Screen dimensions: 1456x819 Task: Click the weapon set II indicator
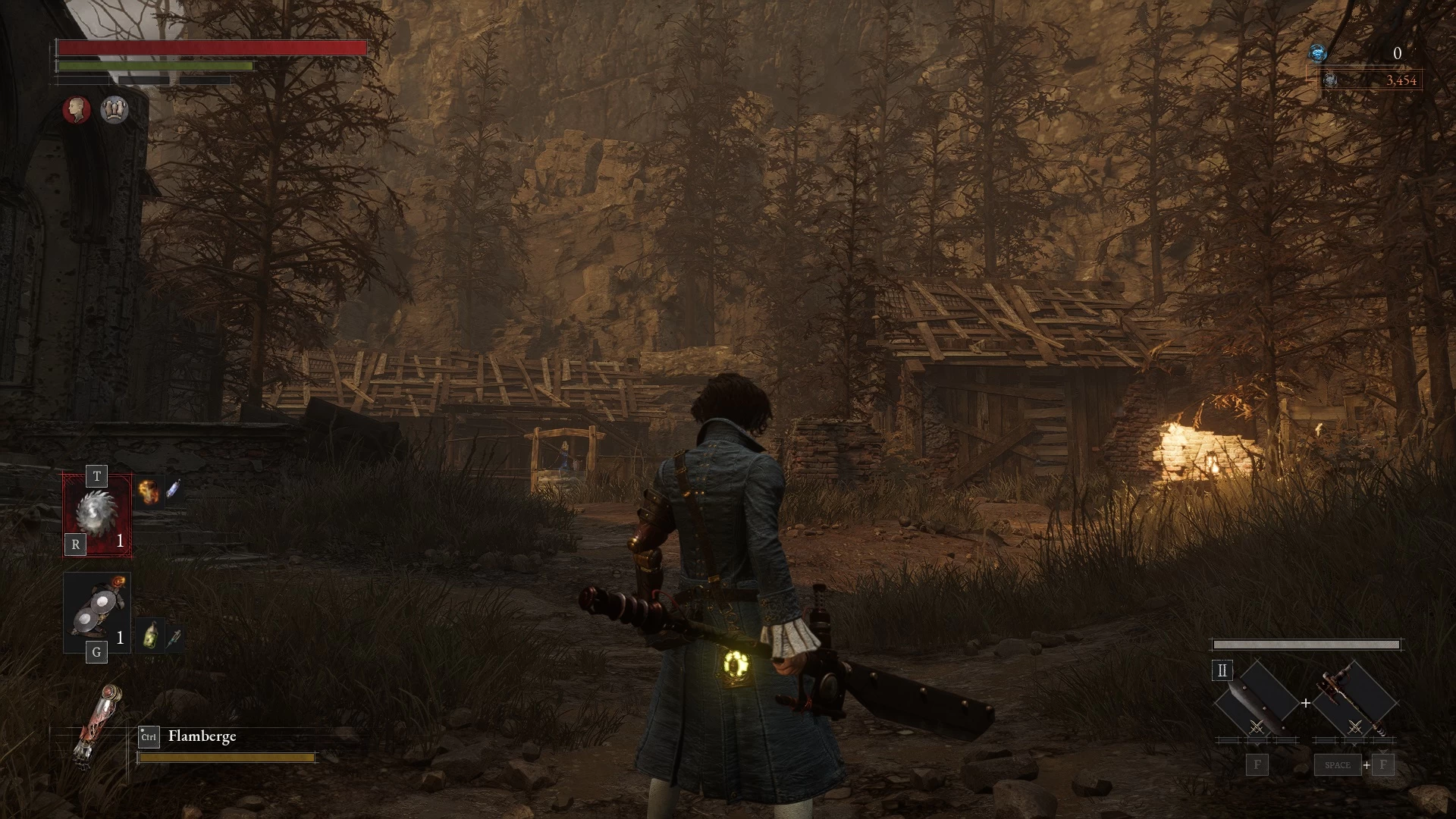coord(1222,670)
